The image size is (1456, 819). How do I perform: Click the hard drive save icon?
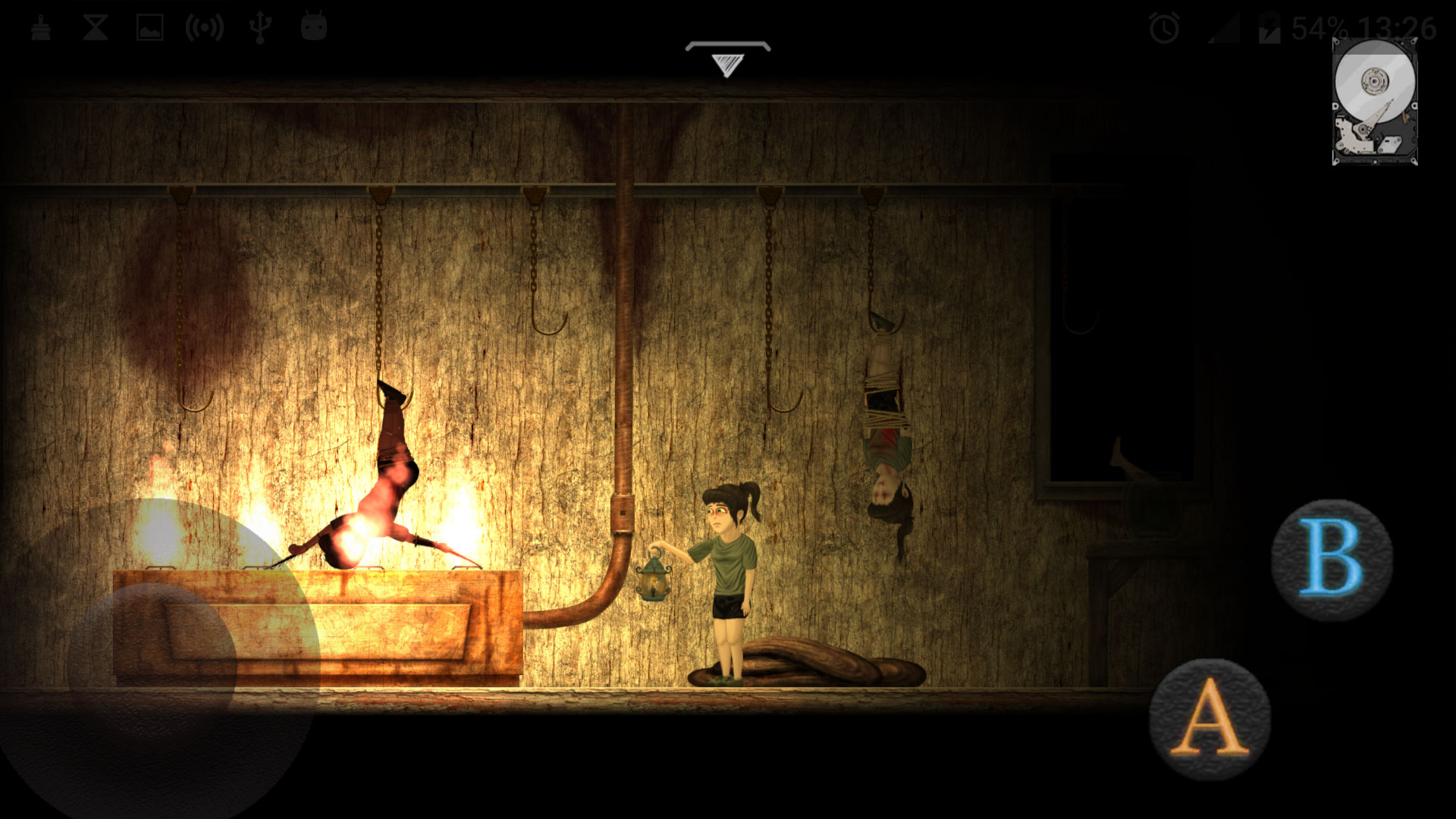point(1374,101)
